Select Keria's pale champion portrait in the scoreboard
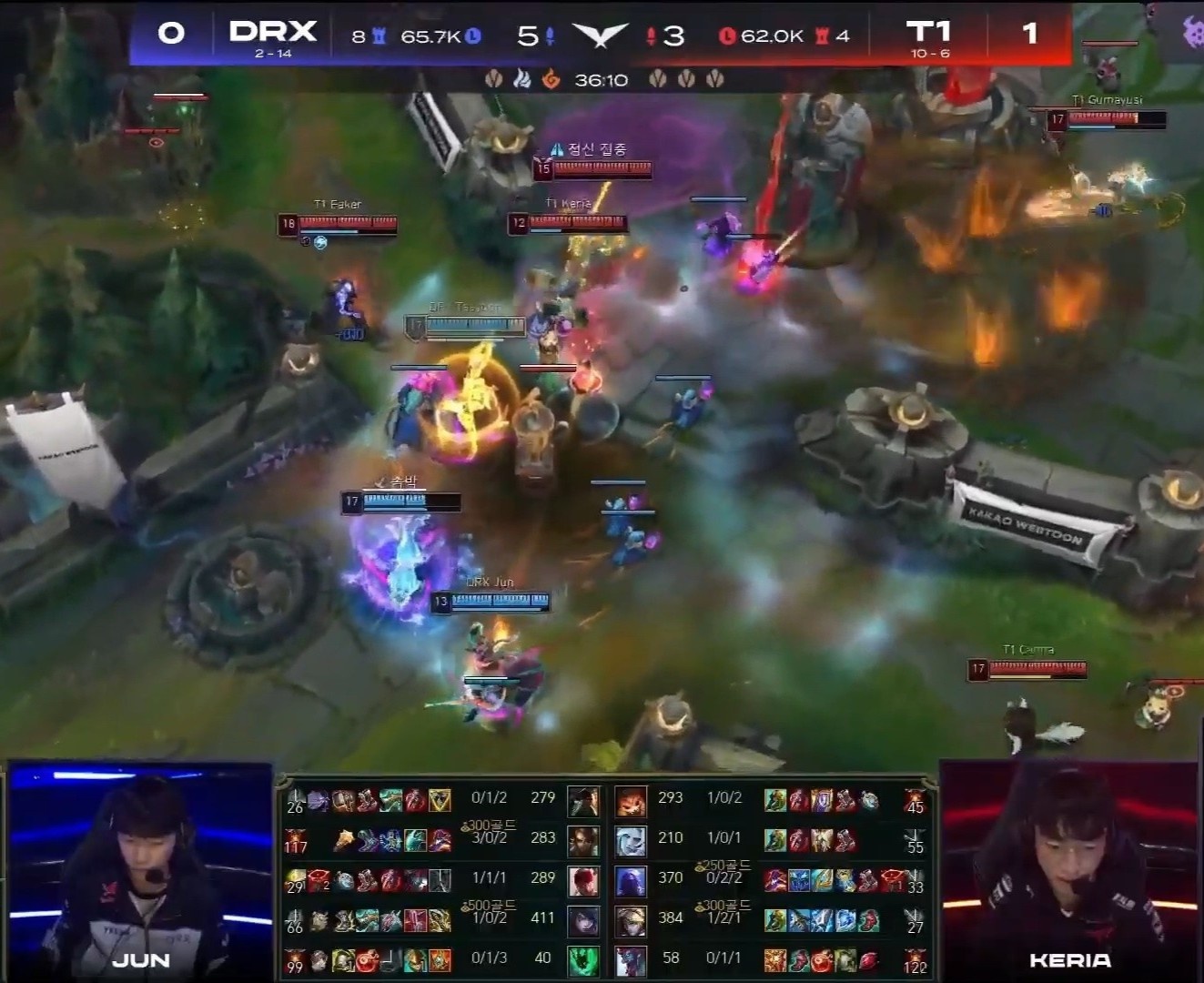Screen dimensions: 1204x983 click(632, 960)
